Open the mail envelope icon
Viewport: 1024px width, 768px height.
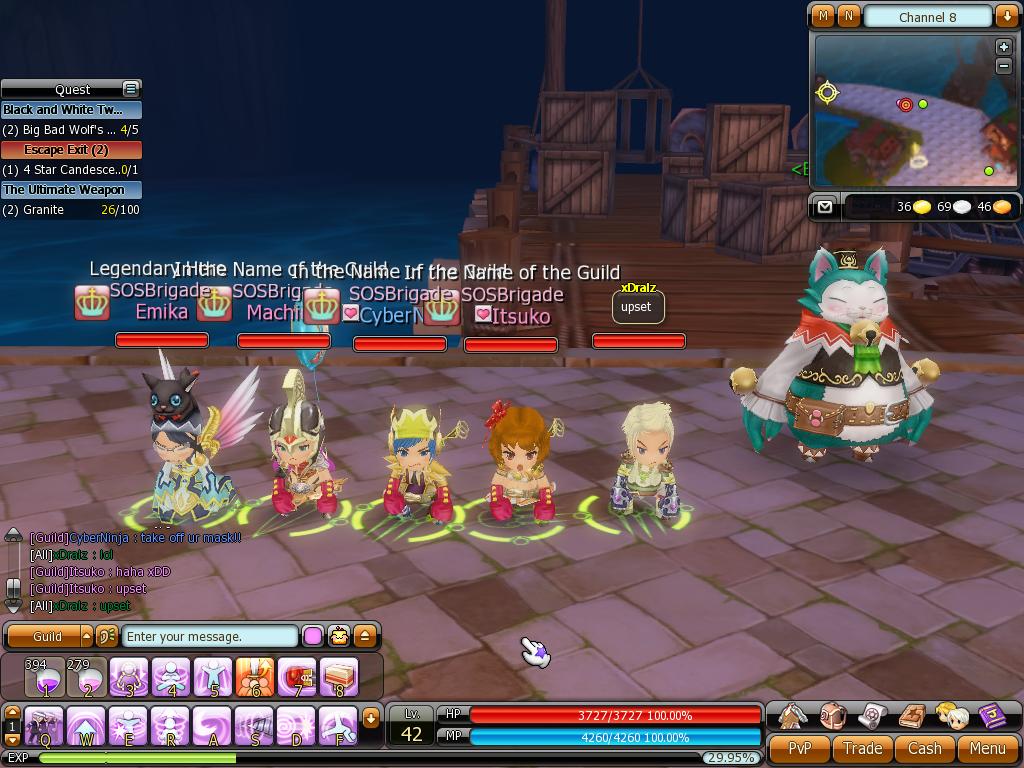[824, 206]
